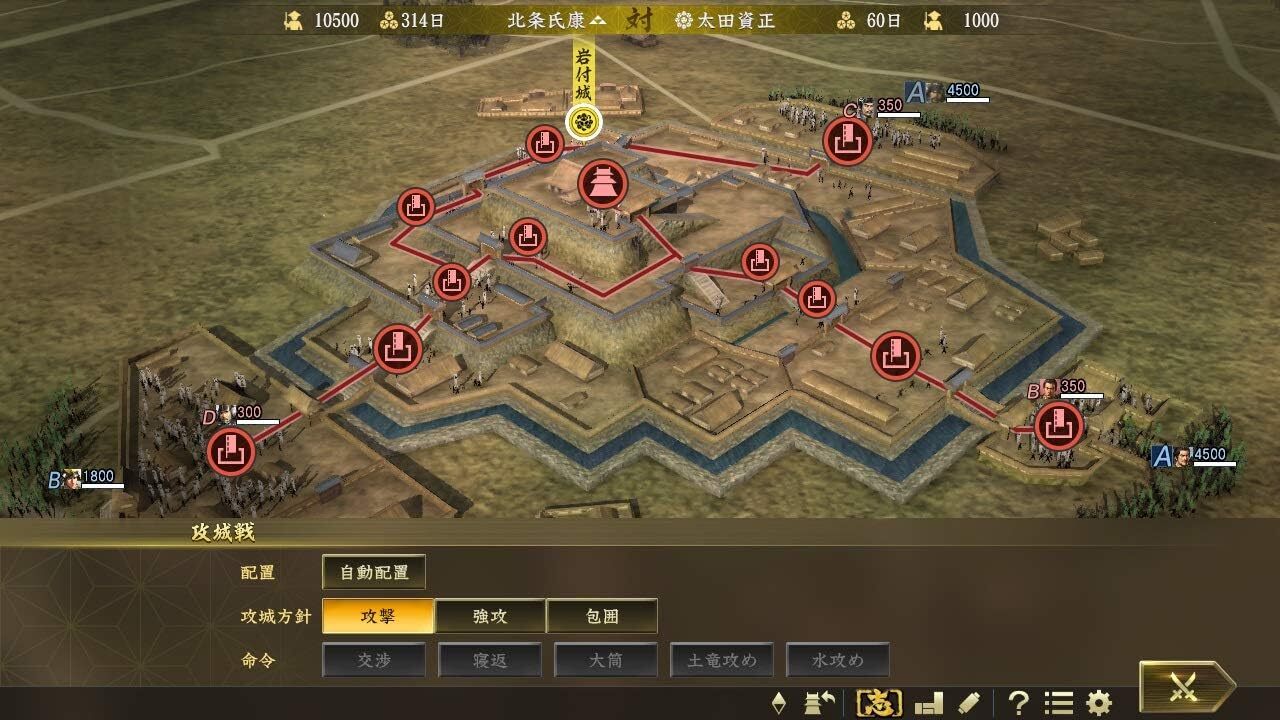
Task: Open help with the question mark icon
Action: click(1017, 701)
